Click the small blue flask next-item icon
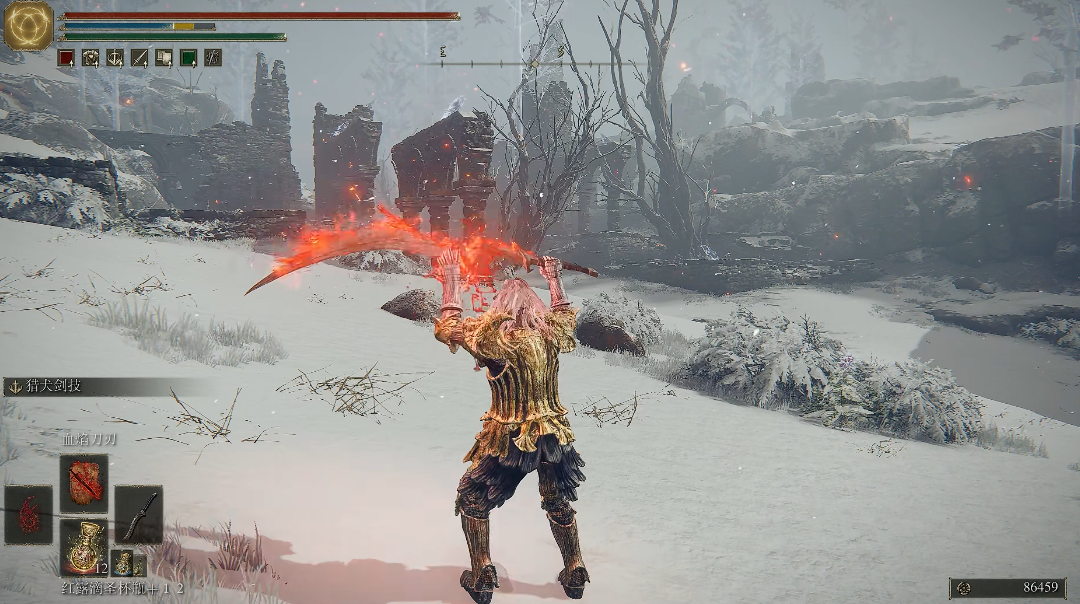Viewport: 1080px width, 604px height. coord(122,562)
